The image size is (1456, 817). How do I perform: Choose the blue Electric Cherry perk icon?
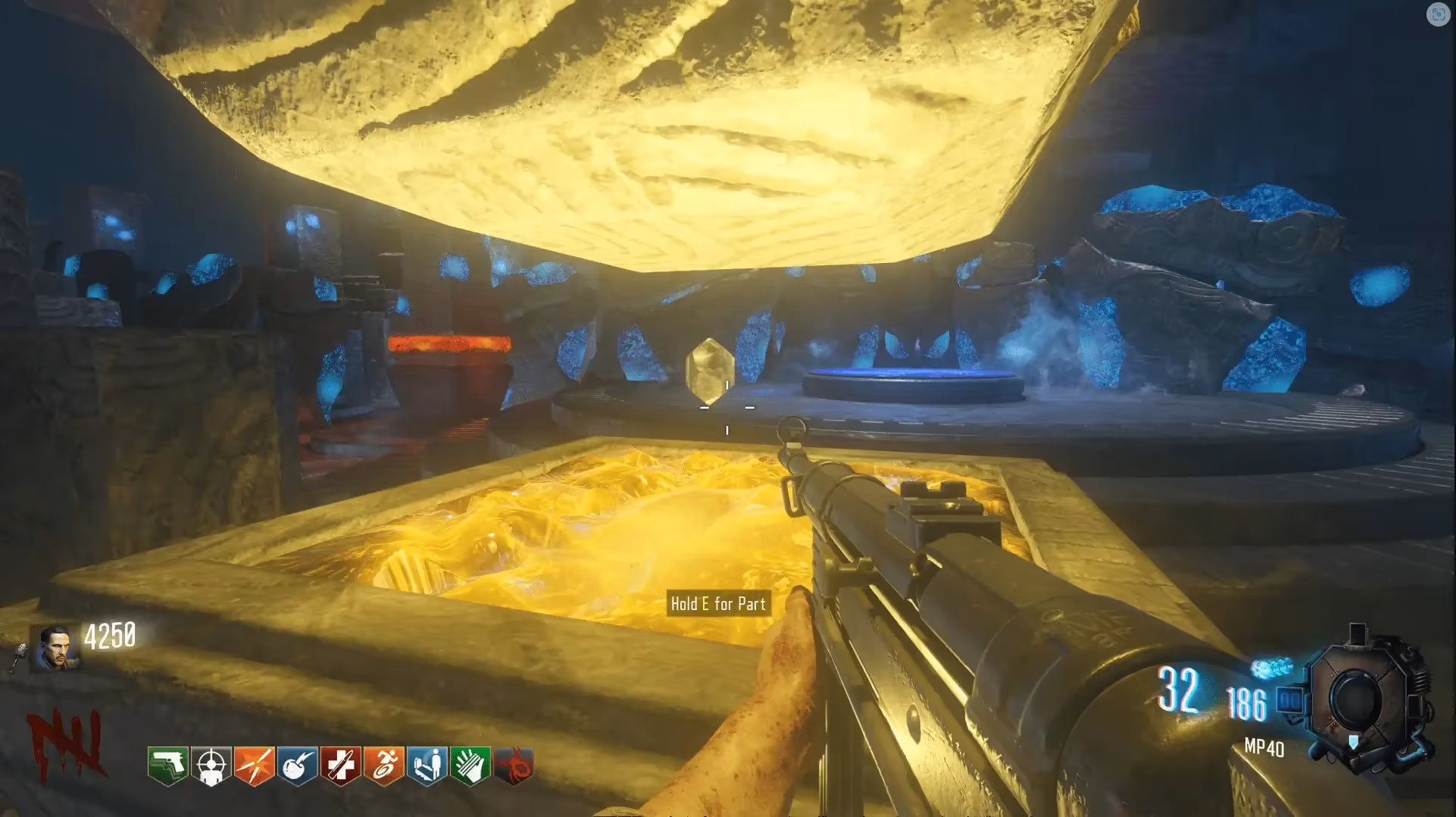[297, 765]
